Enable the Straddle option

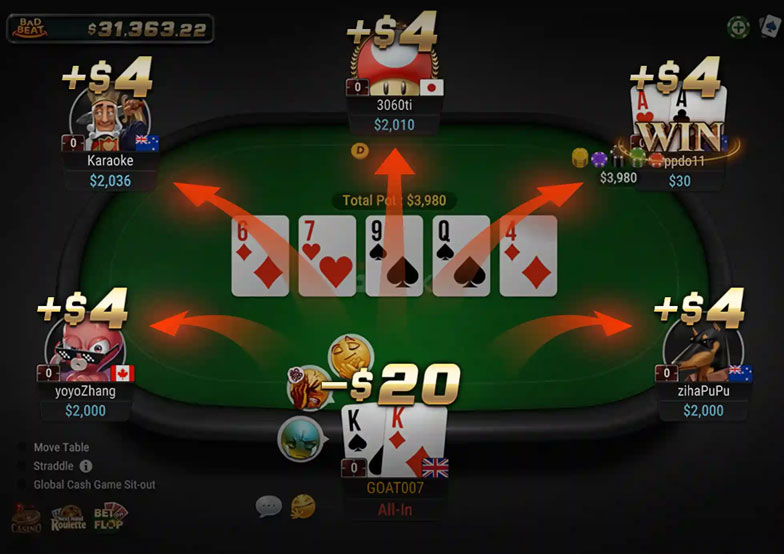click(22, 466)
